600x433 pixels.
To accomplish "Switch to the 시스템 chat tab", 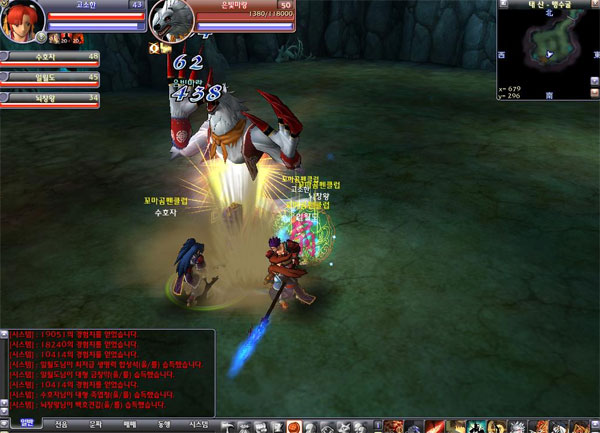I will tap(198, 425).
